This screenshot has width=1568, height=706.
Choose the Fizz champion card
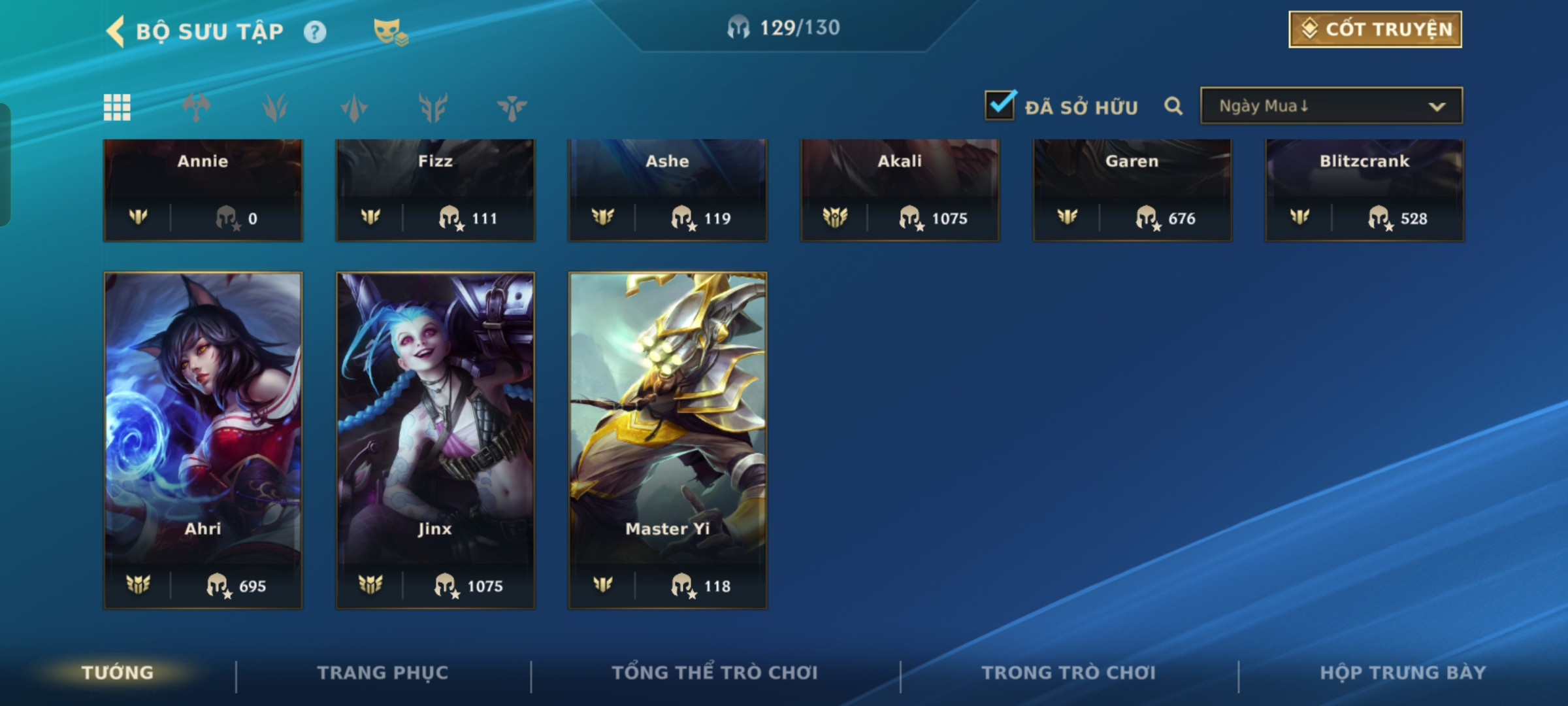435,190
